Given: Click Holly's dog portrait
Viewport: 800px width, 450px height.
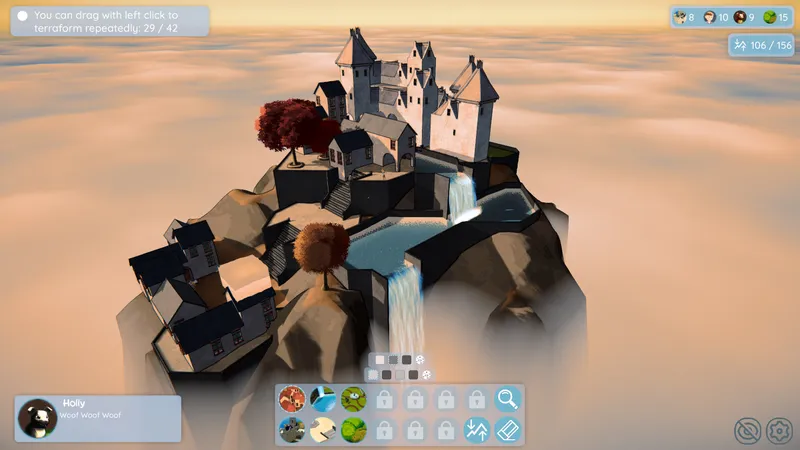Looking at the screenshot, I should coord(38,418).
